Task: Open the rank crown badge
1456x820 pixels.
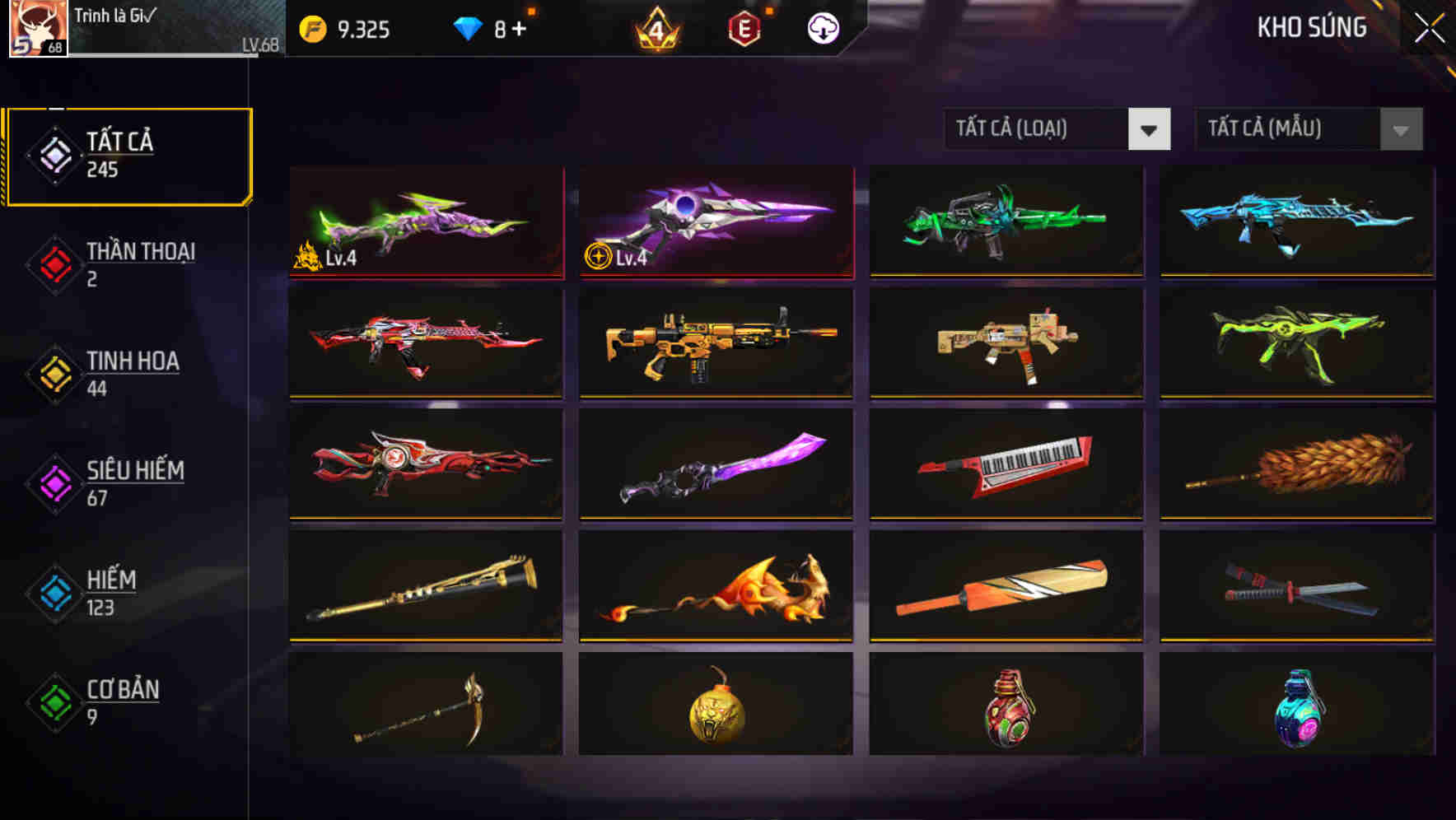Action: tap(655, 27)
